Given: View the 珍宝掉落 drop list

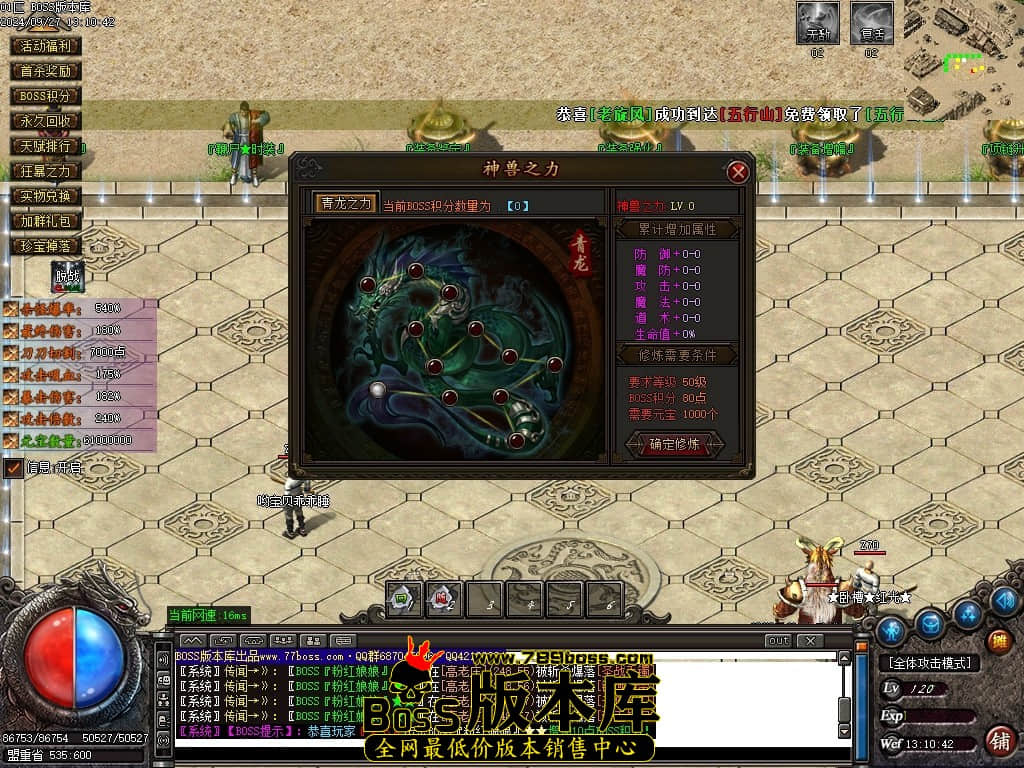Looking at the screenshot, I should tap(46, 246).
